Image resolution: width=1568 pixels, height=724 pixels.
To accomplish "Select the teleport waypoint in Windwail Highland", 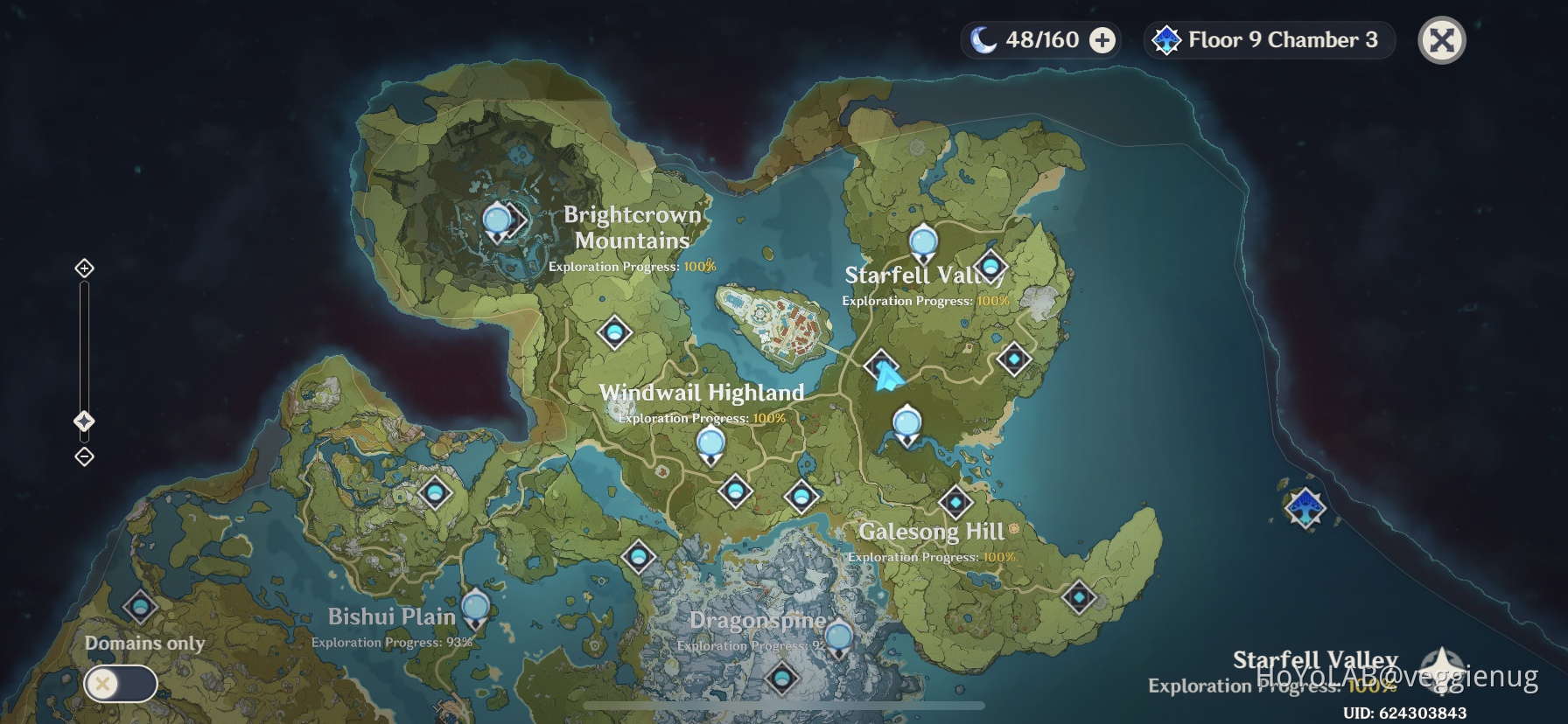I will tap(711, 443).
